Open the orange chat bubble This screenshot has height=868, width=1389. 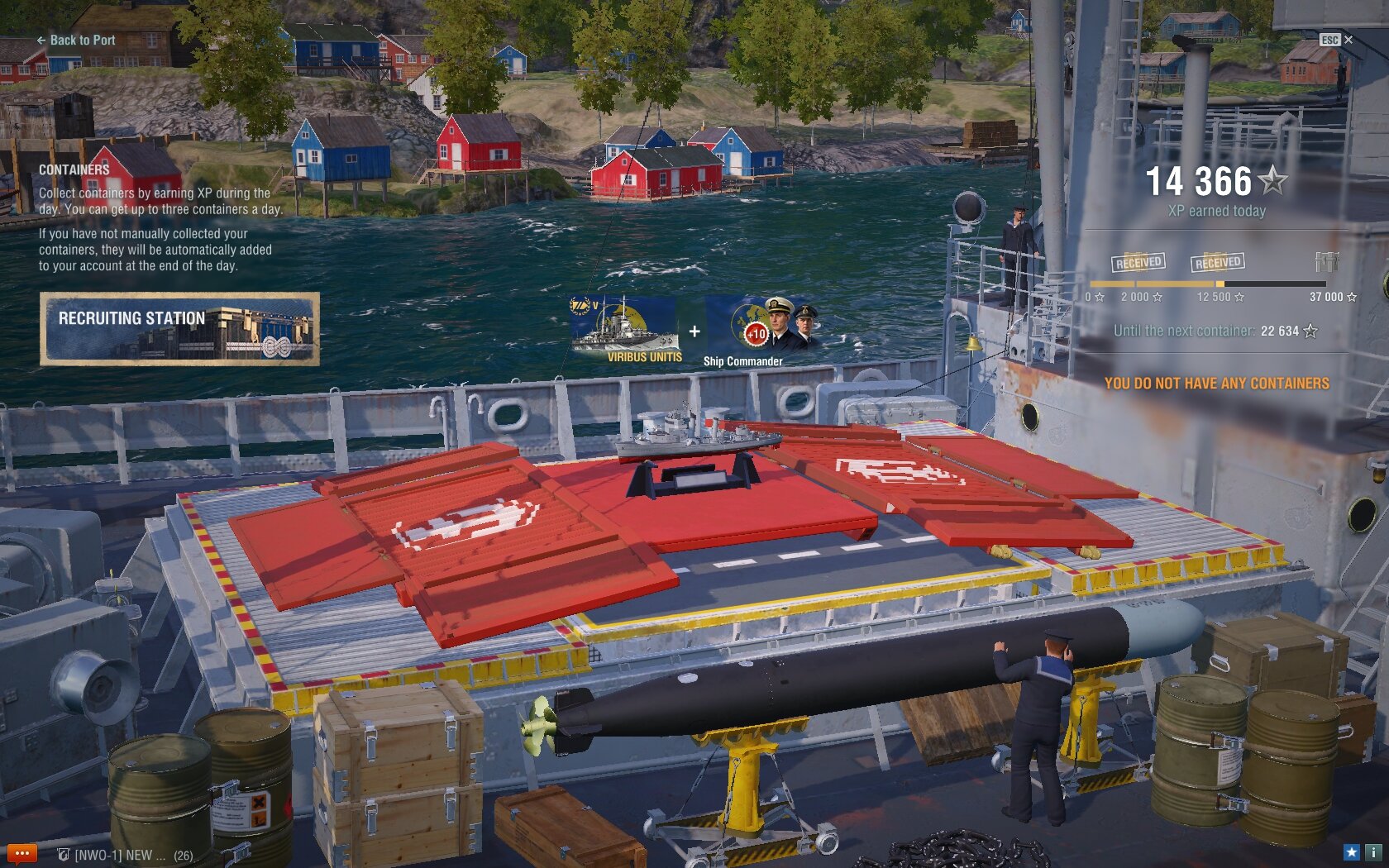(x=21, y=853)
